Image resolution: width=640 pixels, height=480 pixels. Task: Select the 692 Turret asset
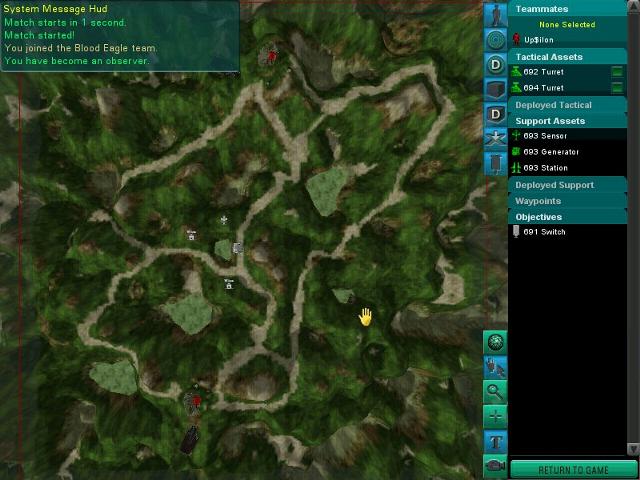tap(544, 73)
